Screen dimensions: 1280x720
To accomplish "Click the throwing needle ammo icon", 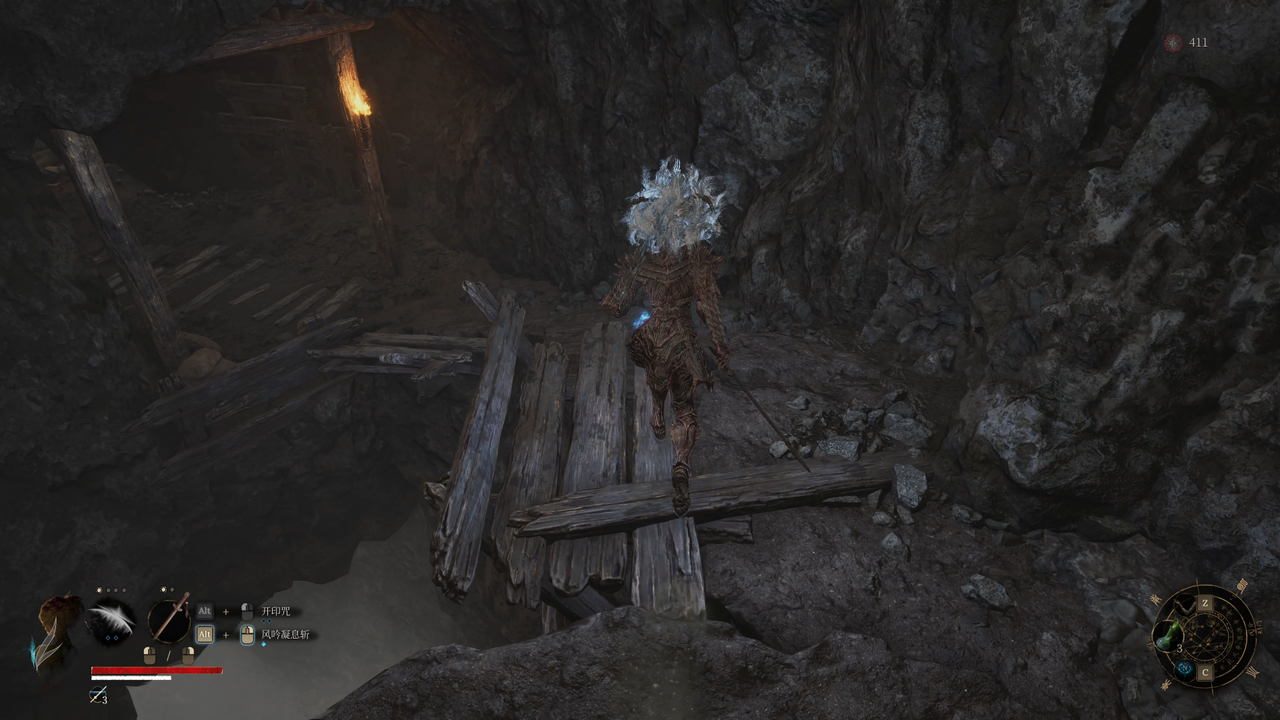I will pos(98,694).
